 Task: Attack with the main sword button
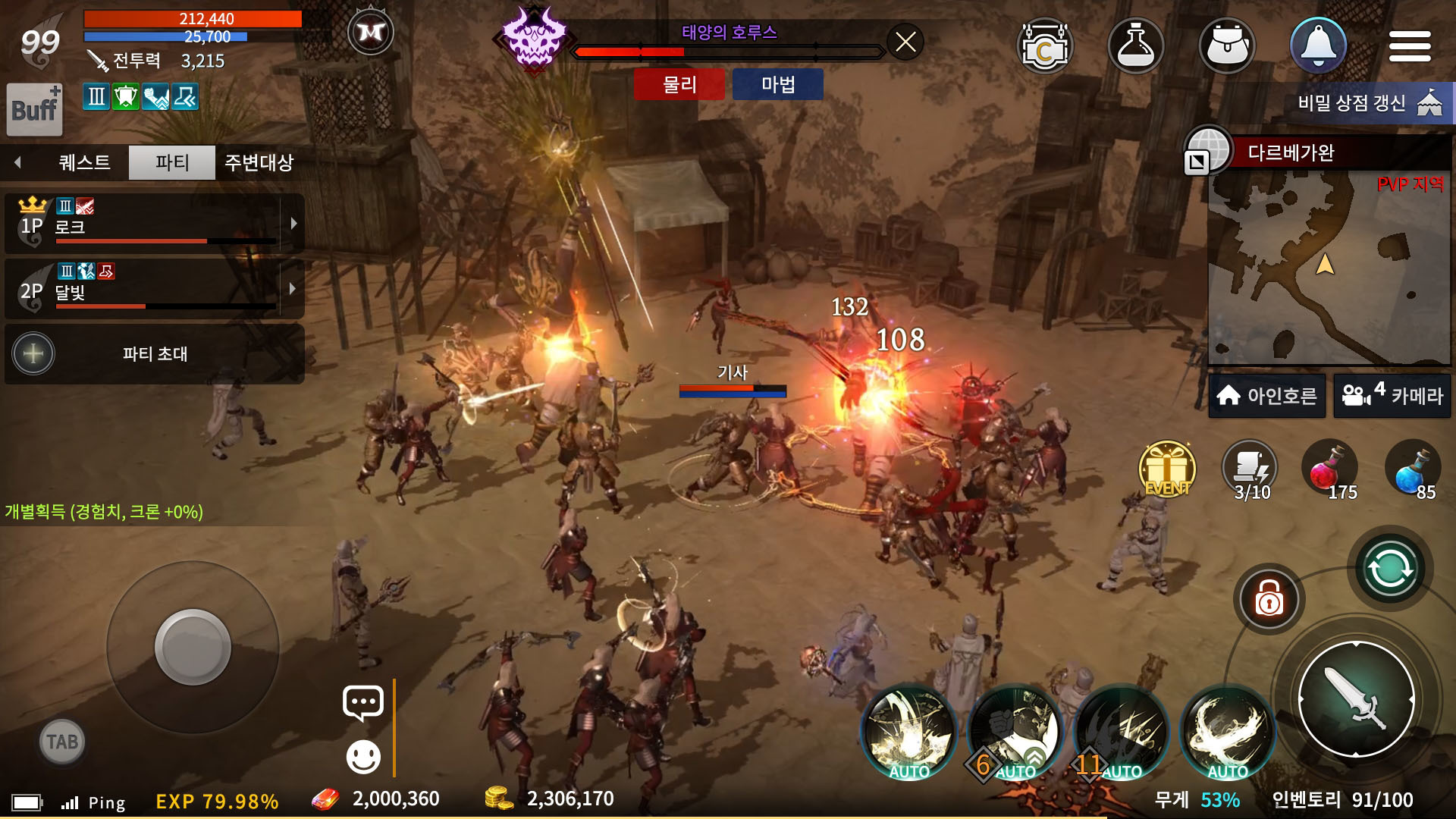click(1356, 699)
